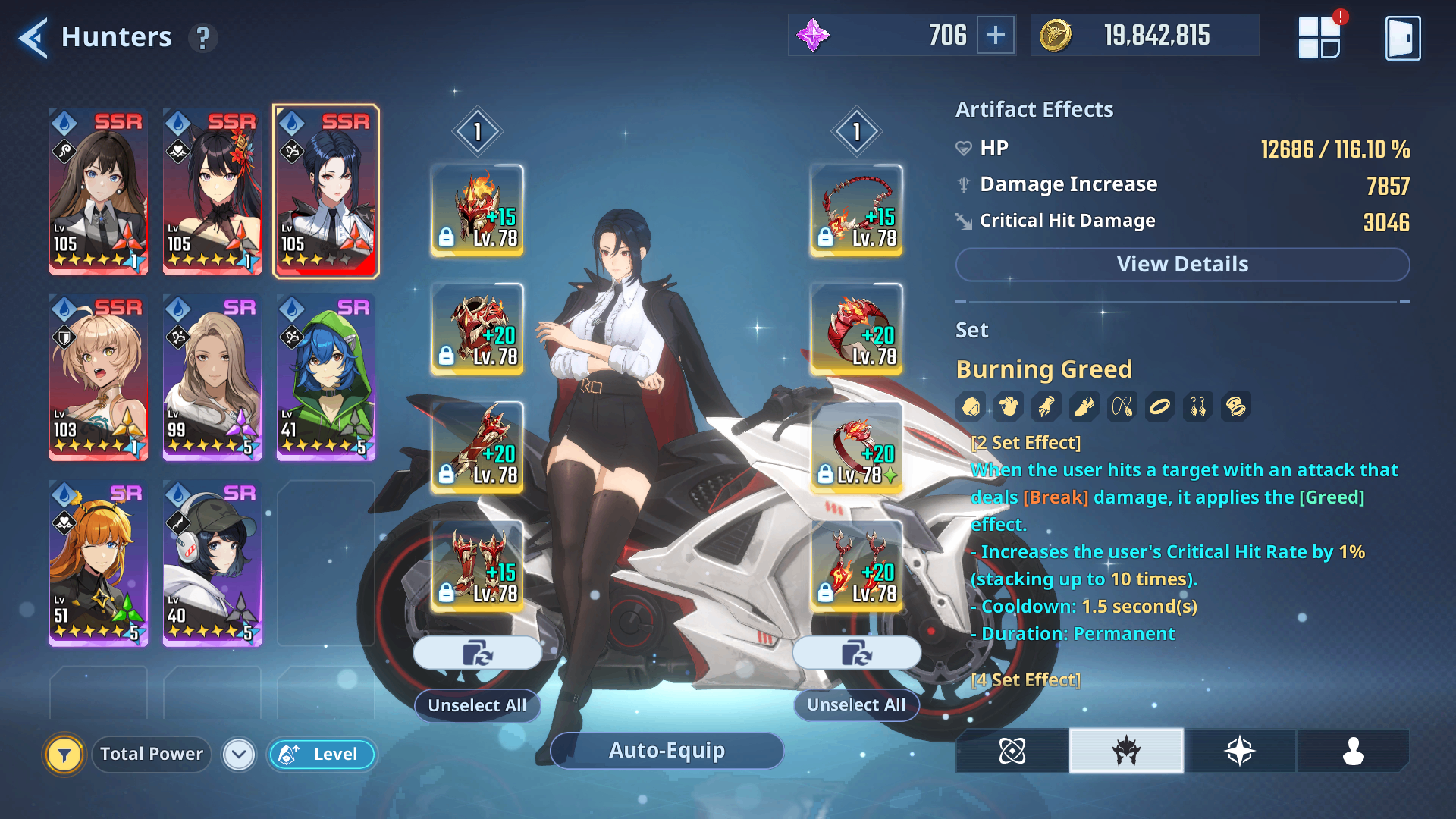Go back using the Hunters back arrow
Screen dimensions: 1456x819
coord(33,37)
